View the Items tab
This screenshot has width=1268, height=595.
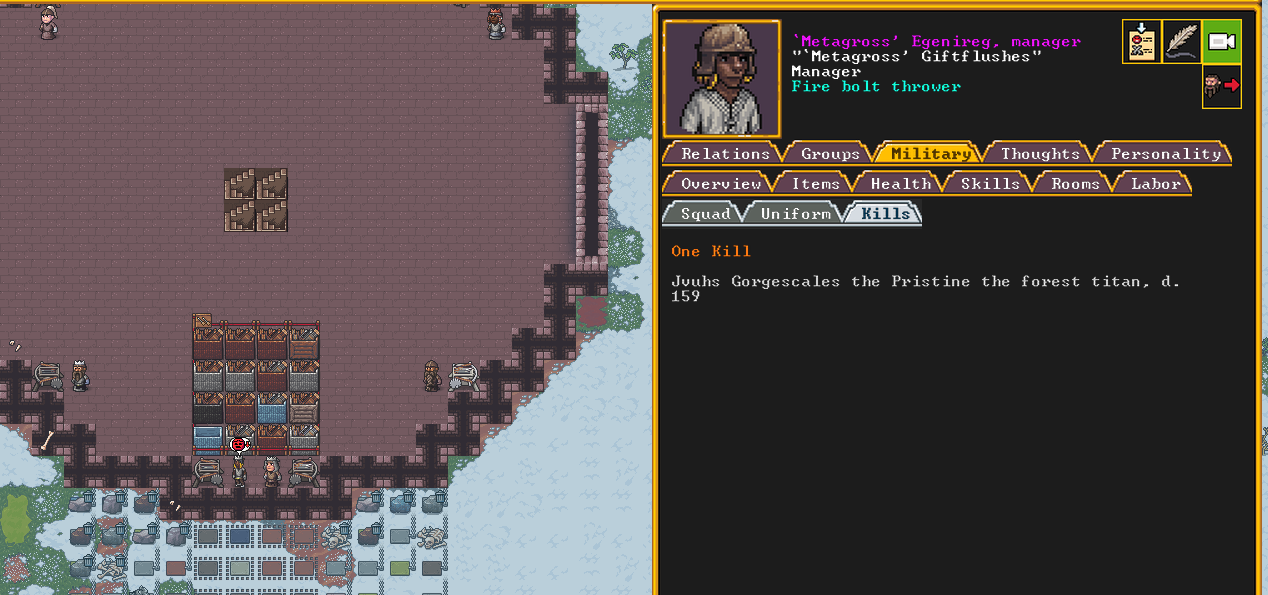(815, 184)
